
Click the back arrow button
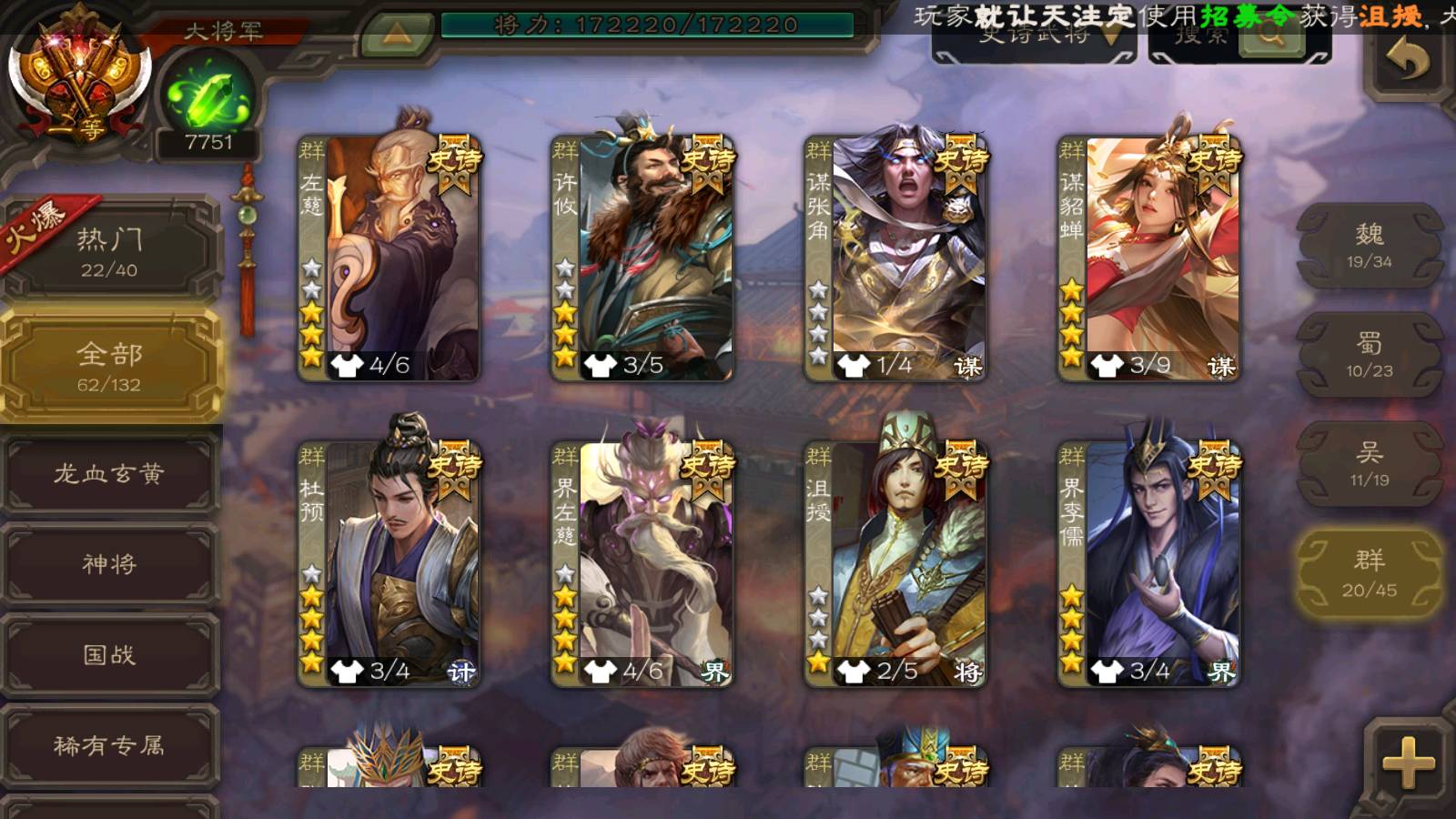click(x=1408, y=62)
